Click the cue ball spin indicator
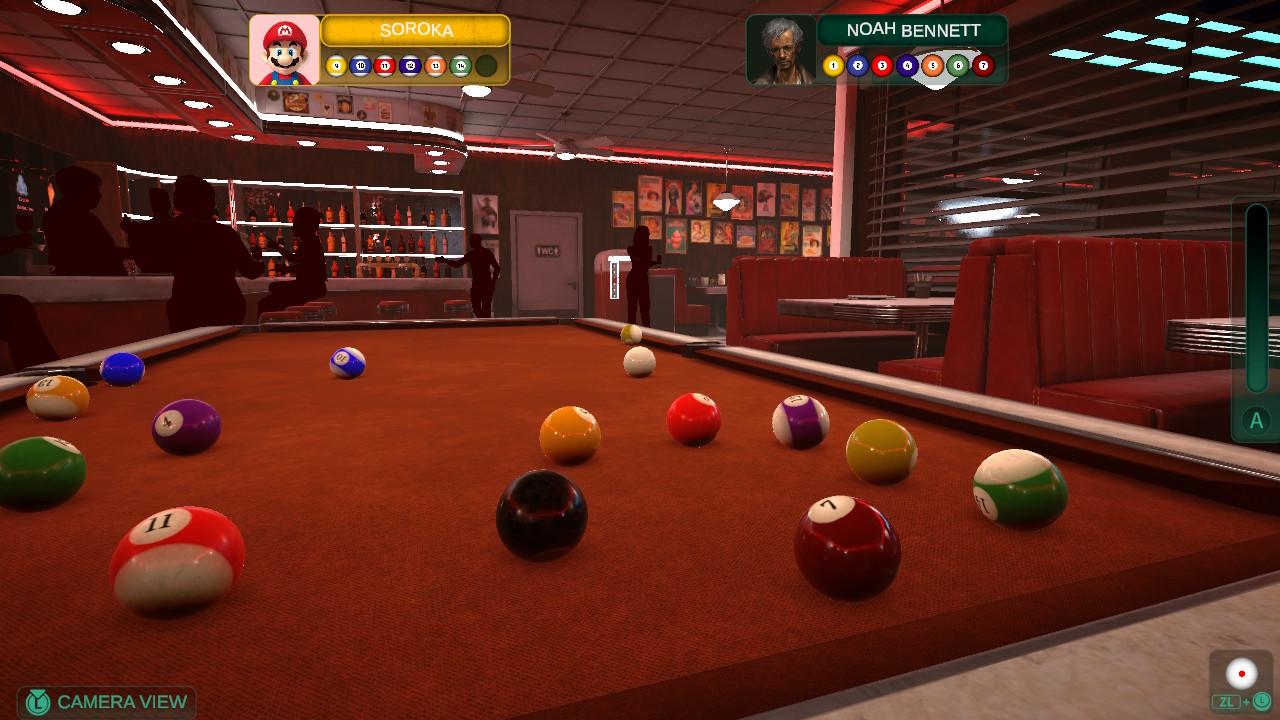 point(1241,673)
